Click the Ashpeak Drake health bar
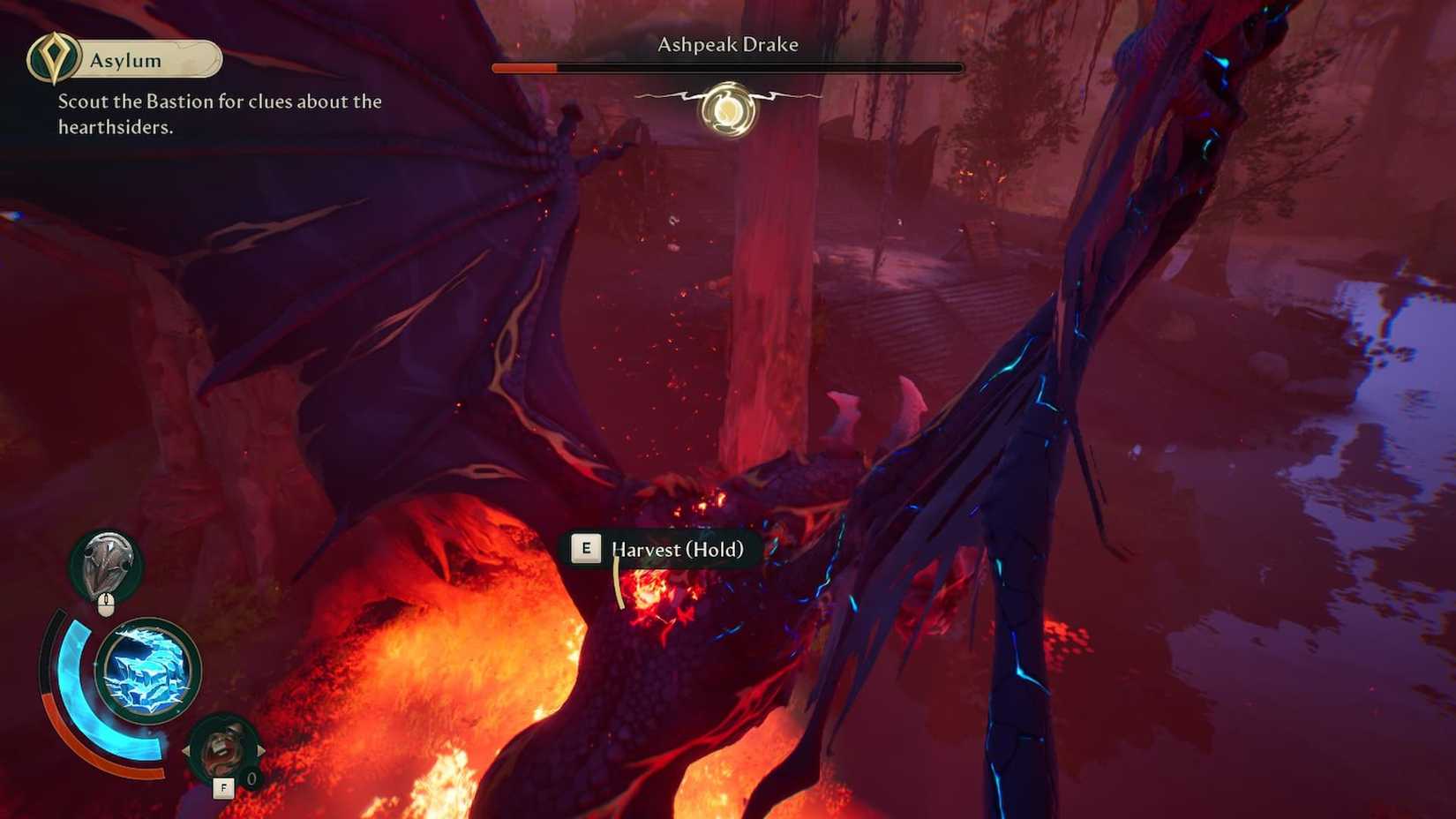This screenshot has width=1456, height=819. pos(727,66)
